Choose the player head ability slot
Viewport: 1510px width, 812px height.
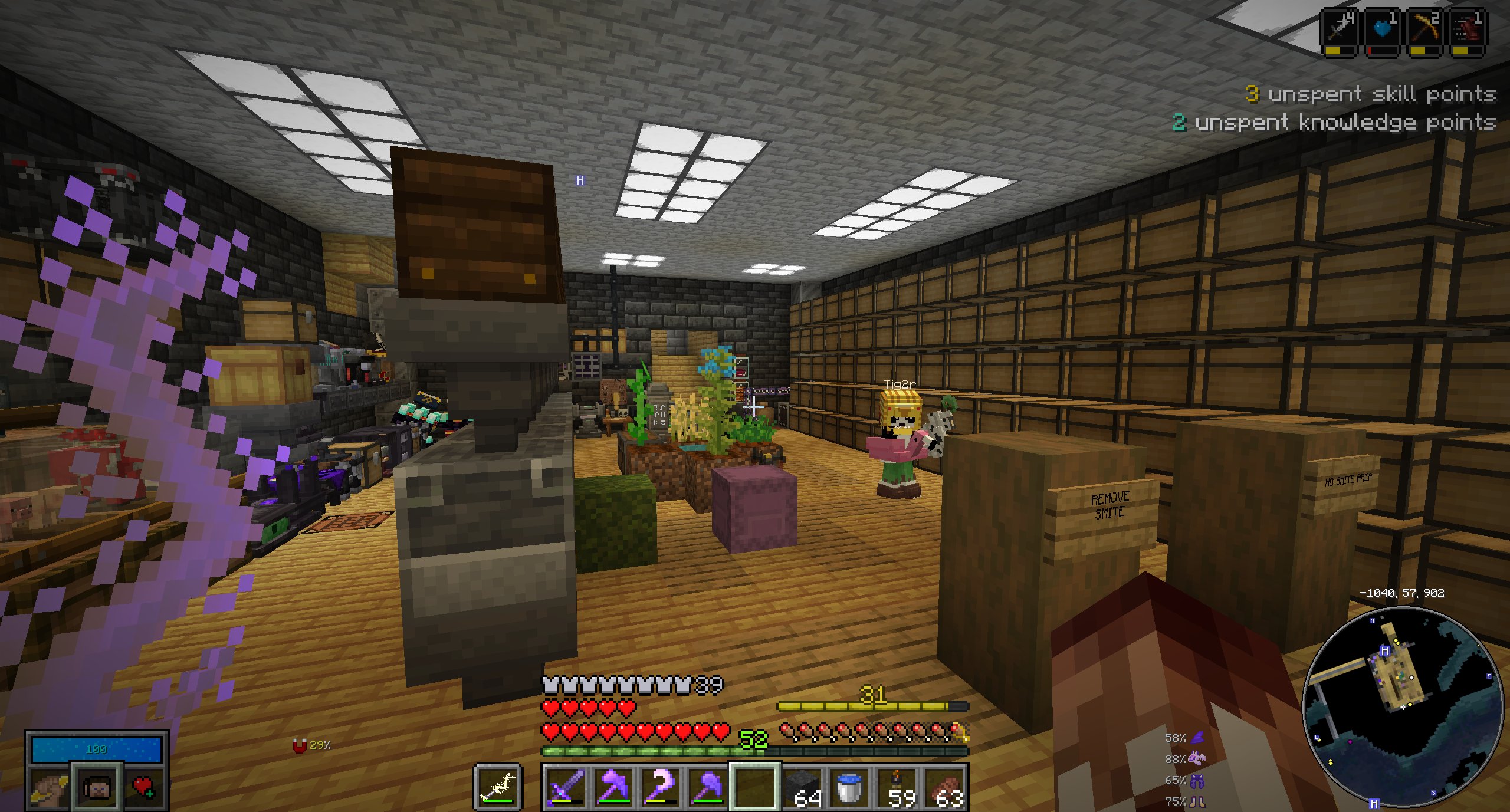click(97, 787)
